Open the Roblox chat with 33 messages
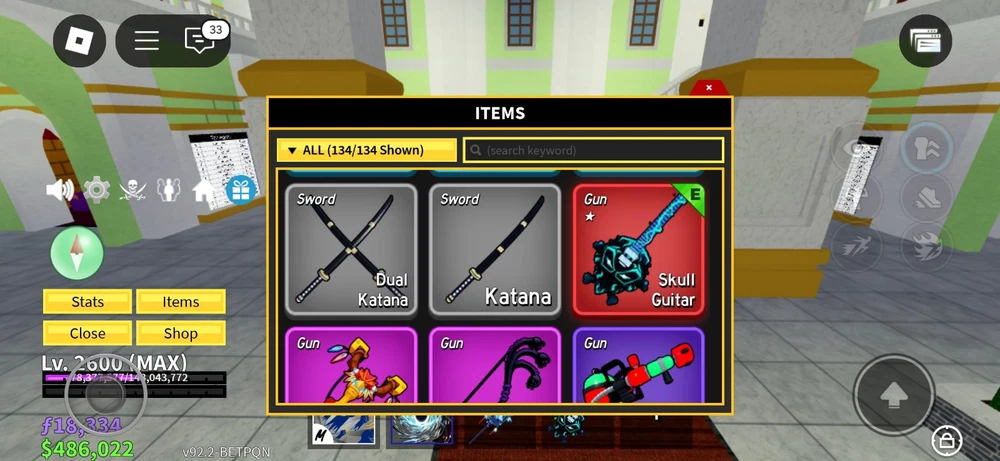 click(x=201, y=41)
